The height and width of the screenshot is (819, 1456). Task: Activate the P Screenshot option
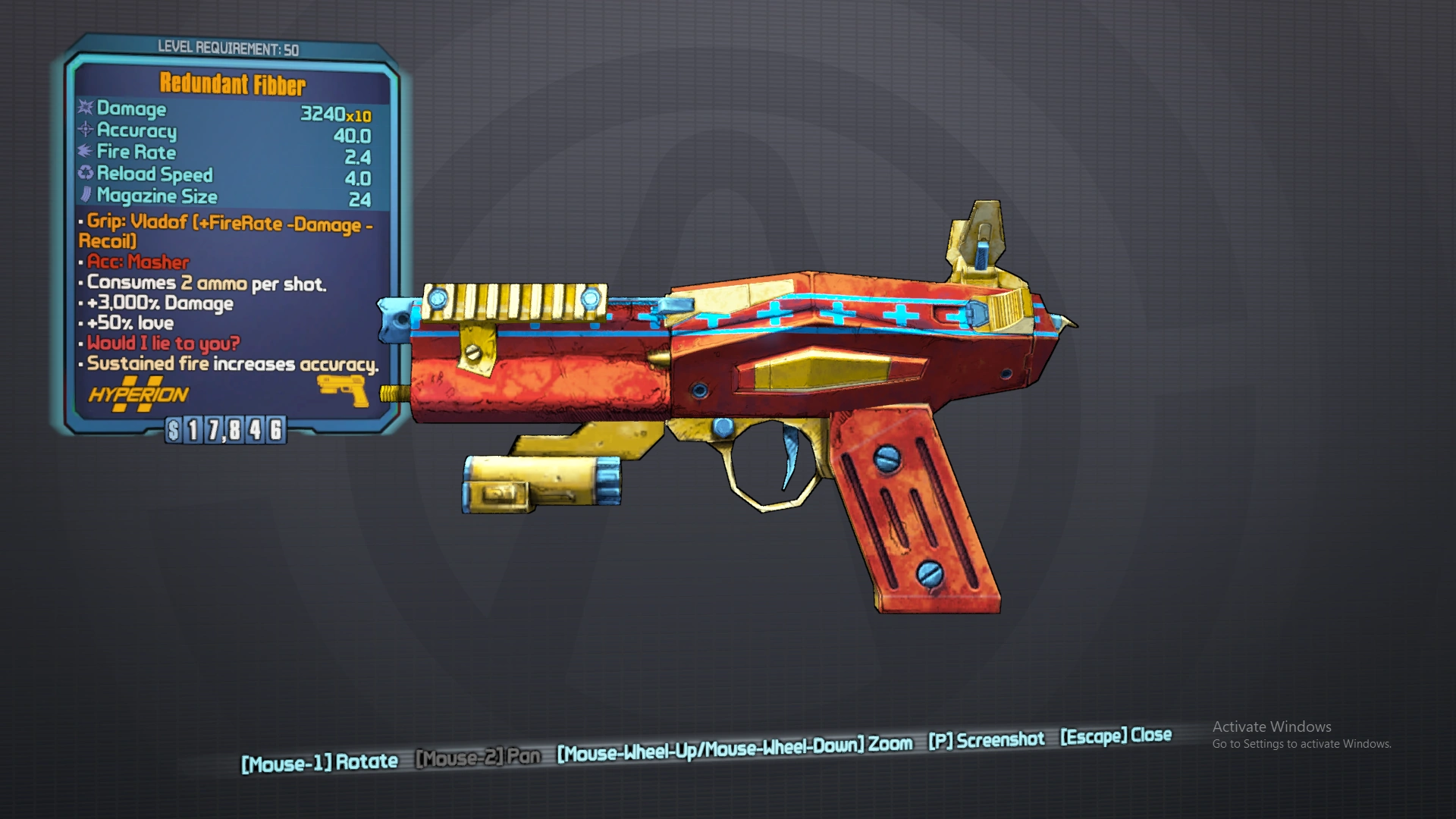(987, 739)
